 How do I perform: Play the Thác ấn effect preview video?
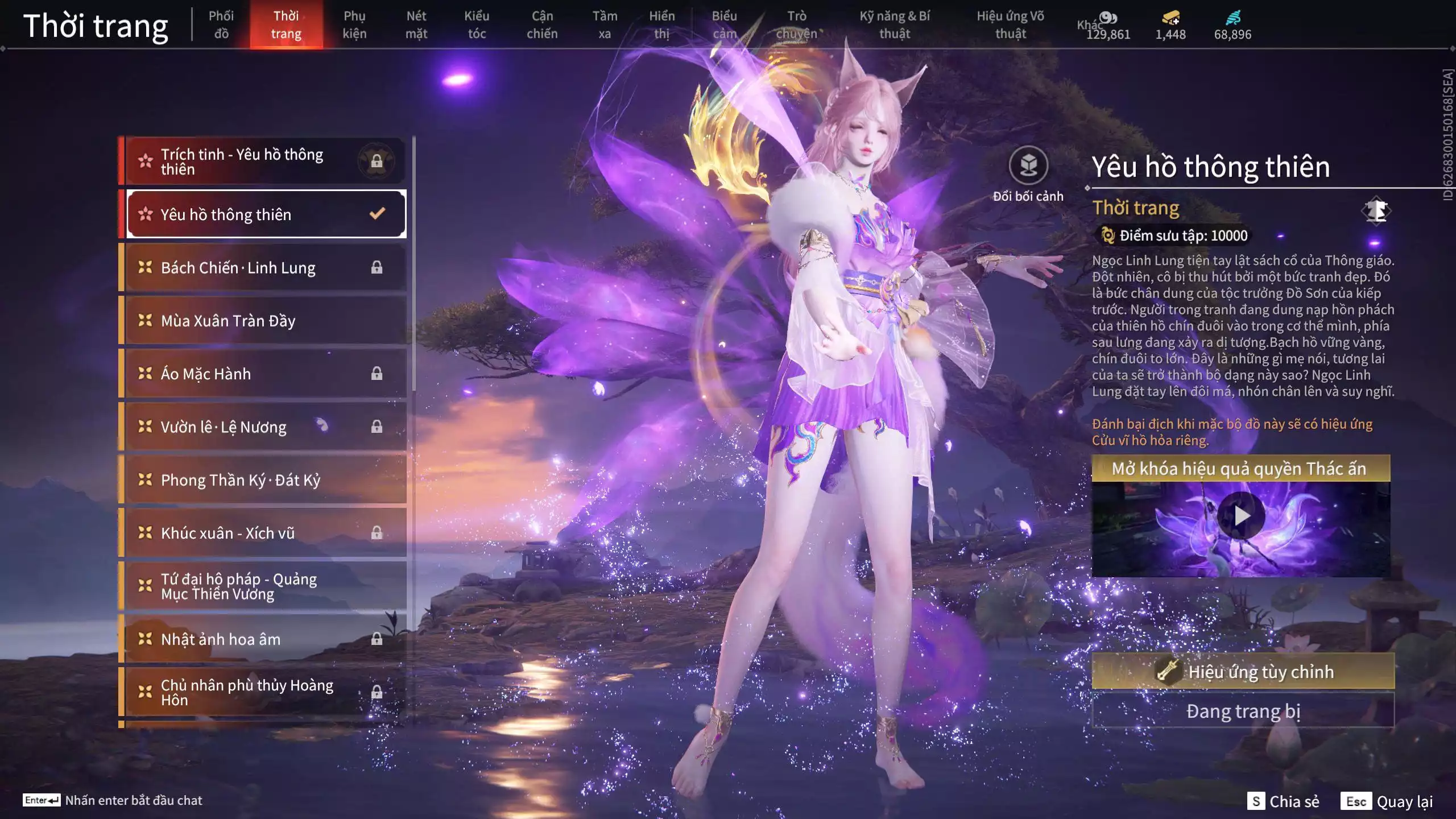(x=1241, y=516)
